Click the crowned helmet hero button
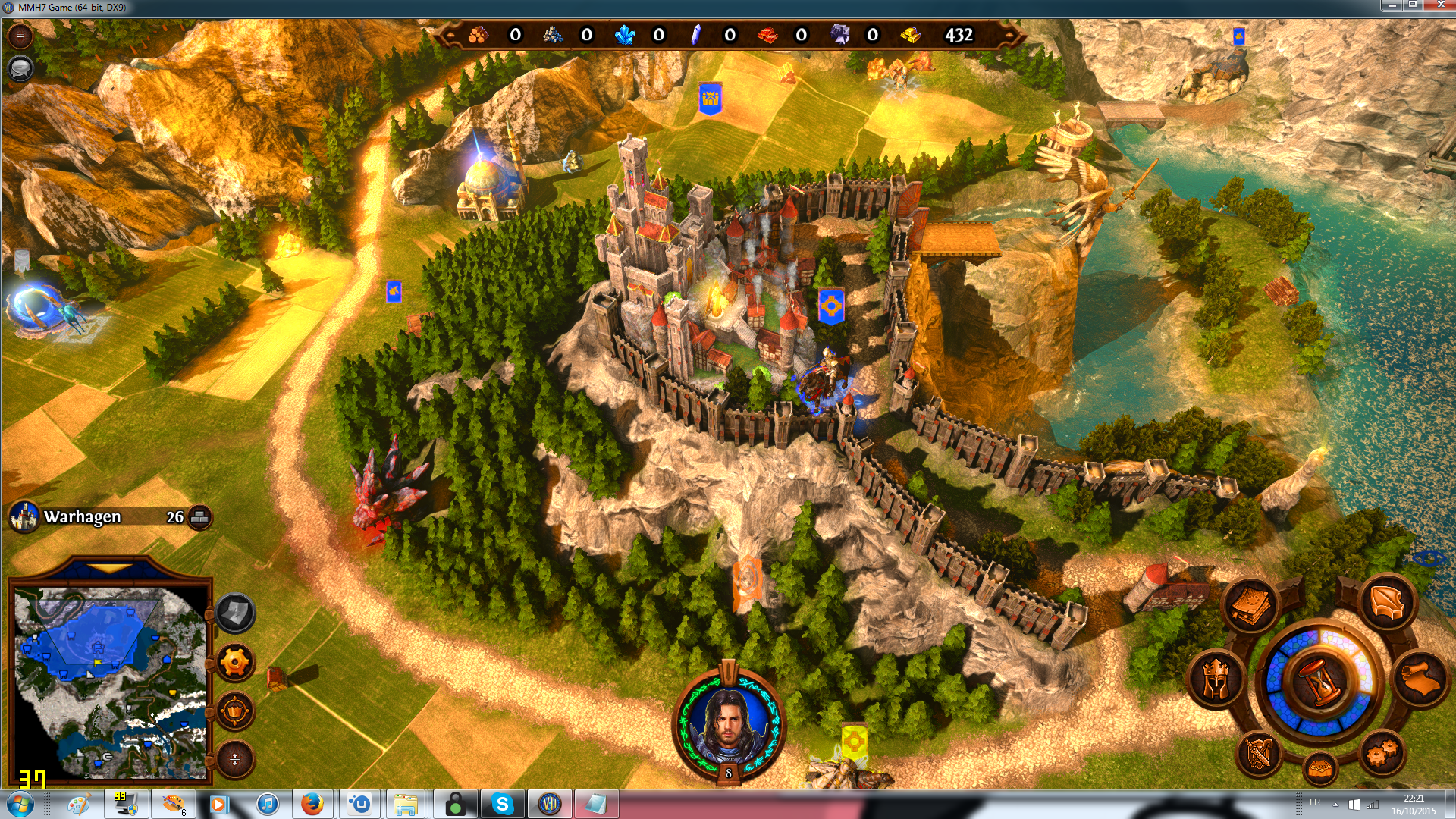Screen dimensions: 1456x819 tap(1216, 678)
